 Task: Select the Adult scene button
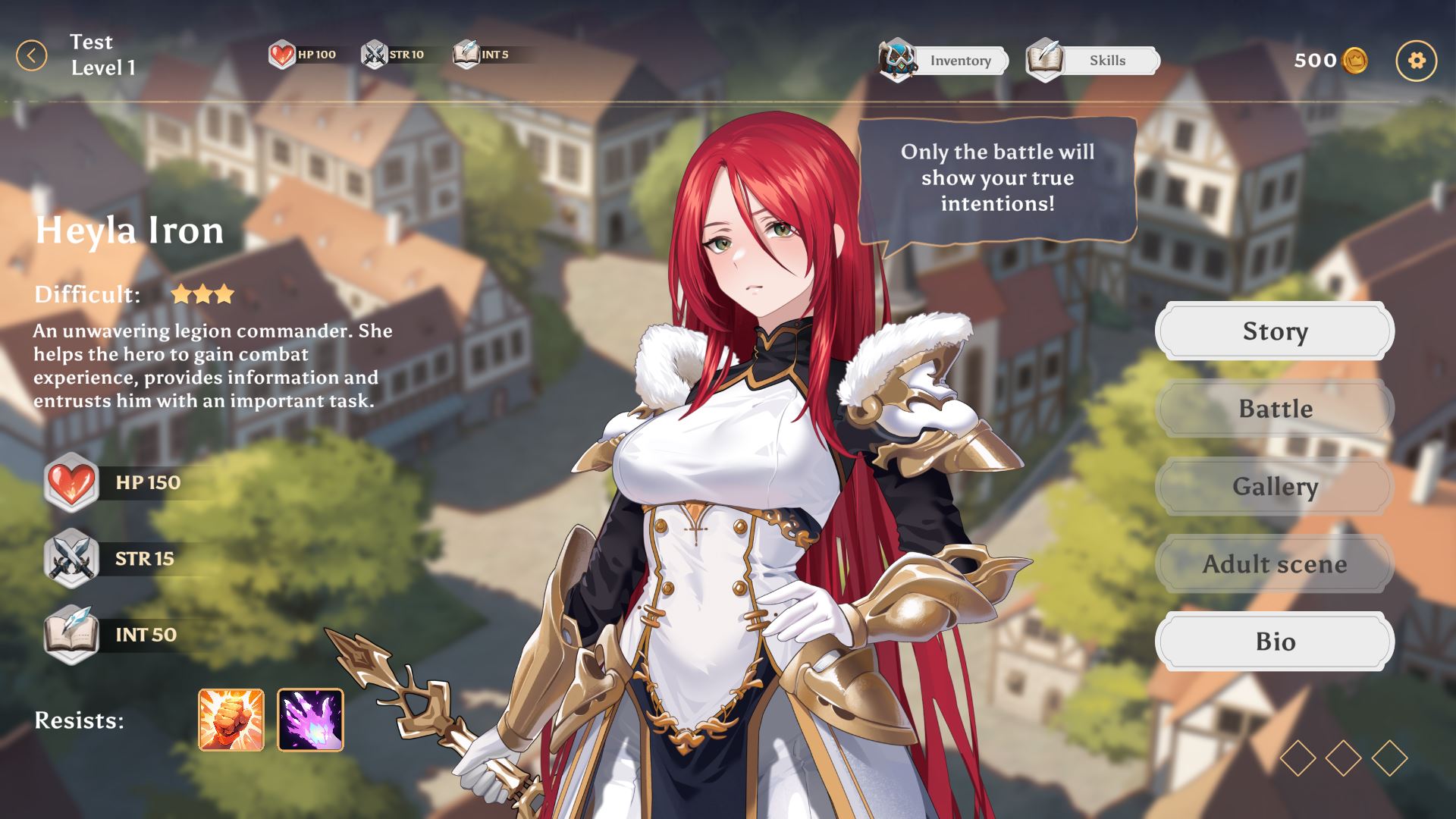pos(1274,564)
